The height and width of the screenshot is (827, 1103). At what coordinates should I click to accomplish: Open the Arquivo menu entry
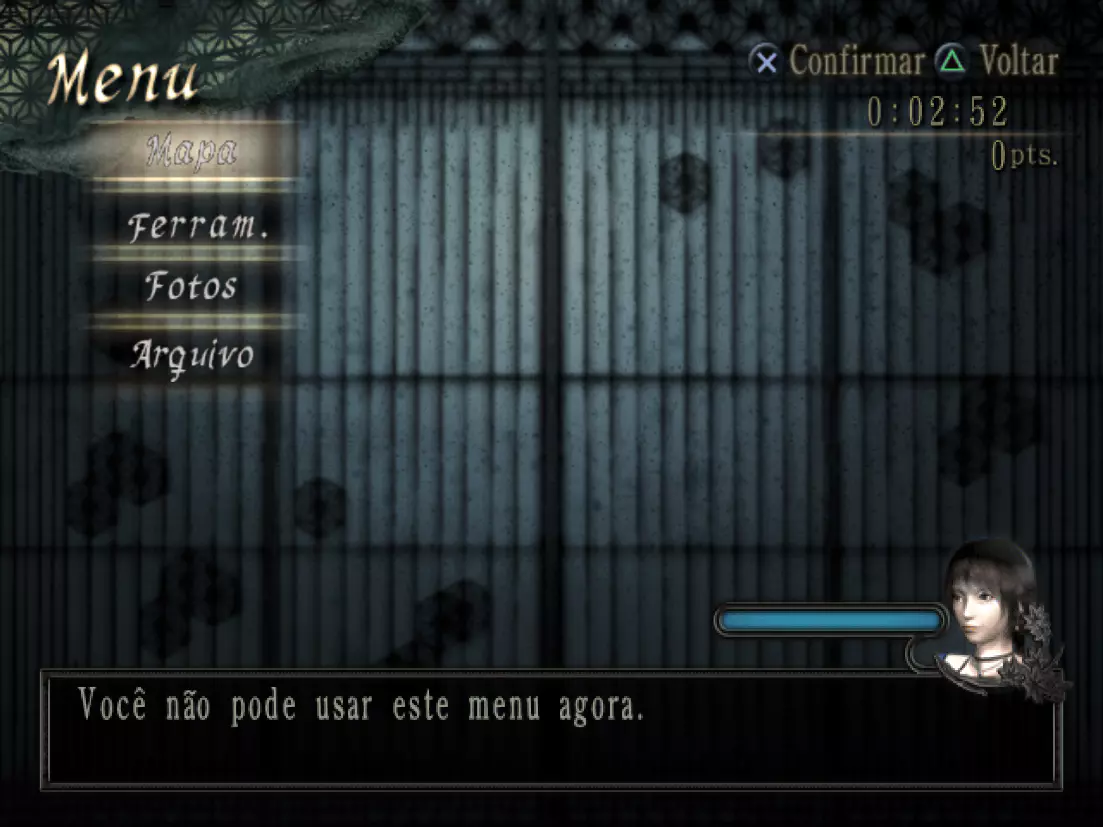point(192,355)
